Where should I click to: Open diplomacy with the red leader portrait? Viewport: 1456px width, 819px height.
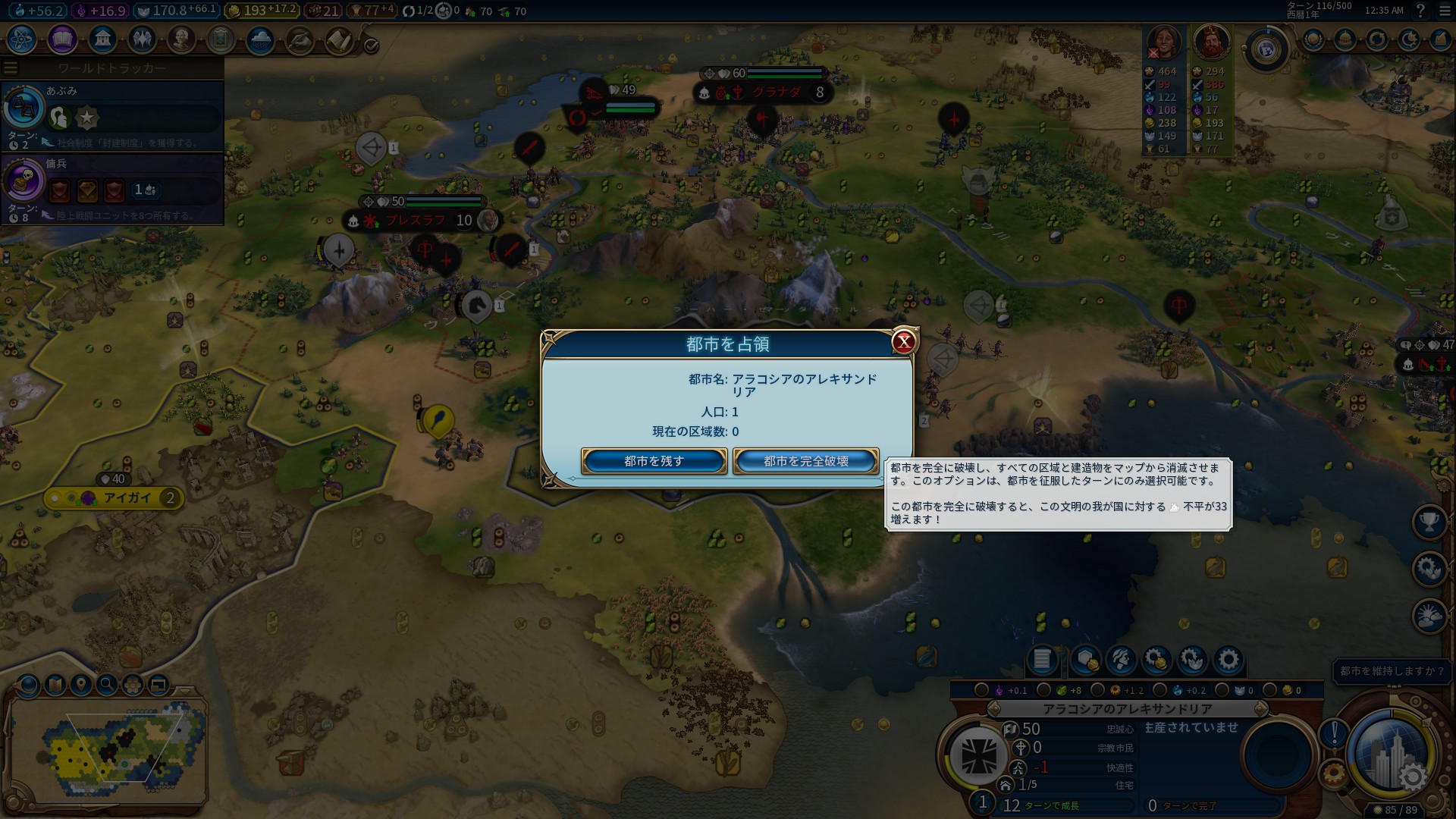click(1212, 42)
